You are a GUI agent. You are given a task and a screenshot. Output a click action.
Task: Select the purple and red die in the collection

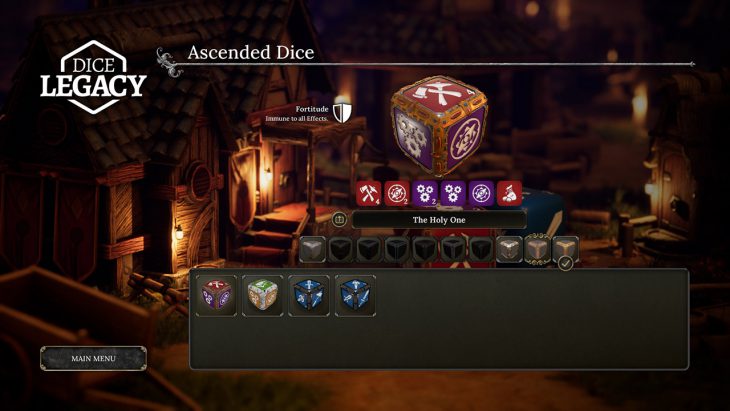click(x=216, y=296)
